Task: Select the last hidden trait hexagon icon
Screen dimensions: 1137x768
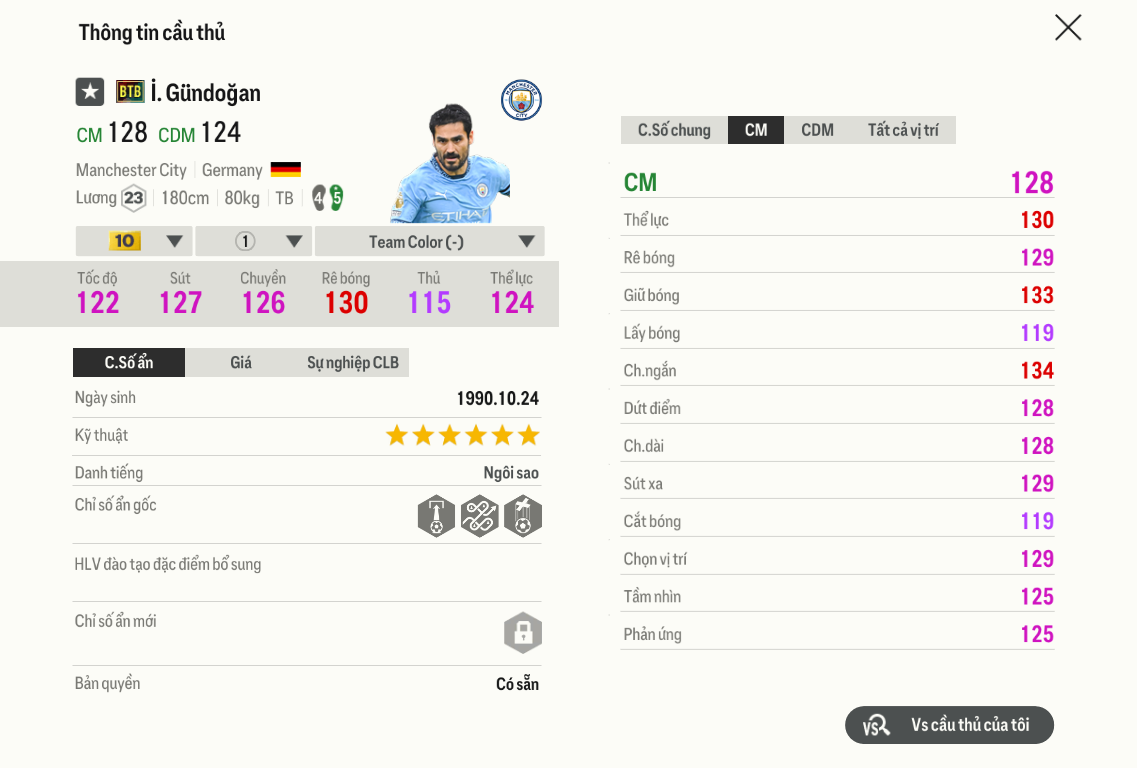Action: pyautogui.click(x=523, y=516)
